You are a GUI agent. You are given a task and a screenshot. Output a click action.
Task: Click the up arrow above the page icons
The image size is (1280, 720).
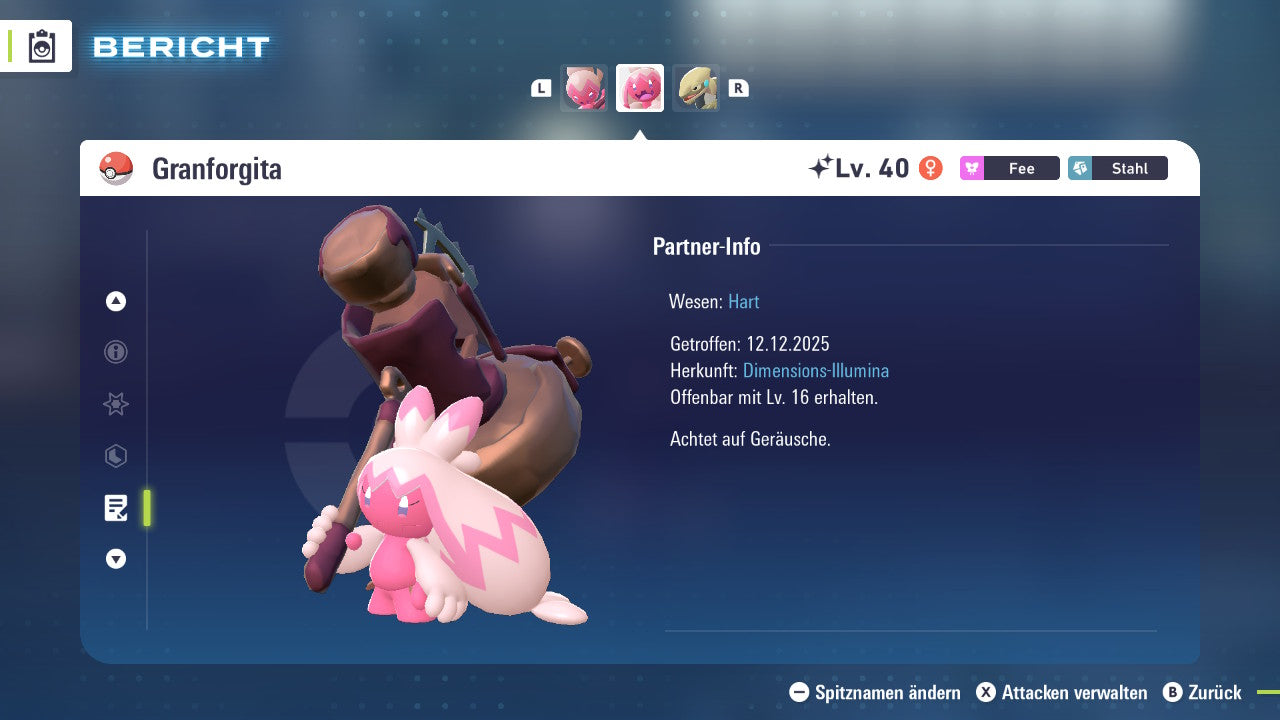click(x=116, y=301)
